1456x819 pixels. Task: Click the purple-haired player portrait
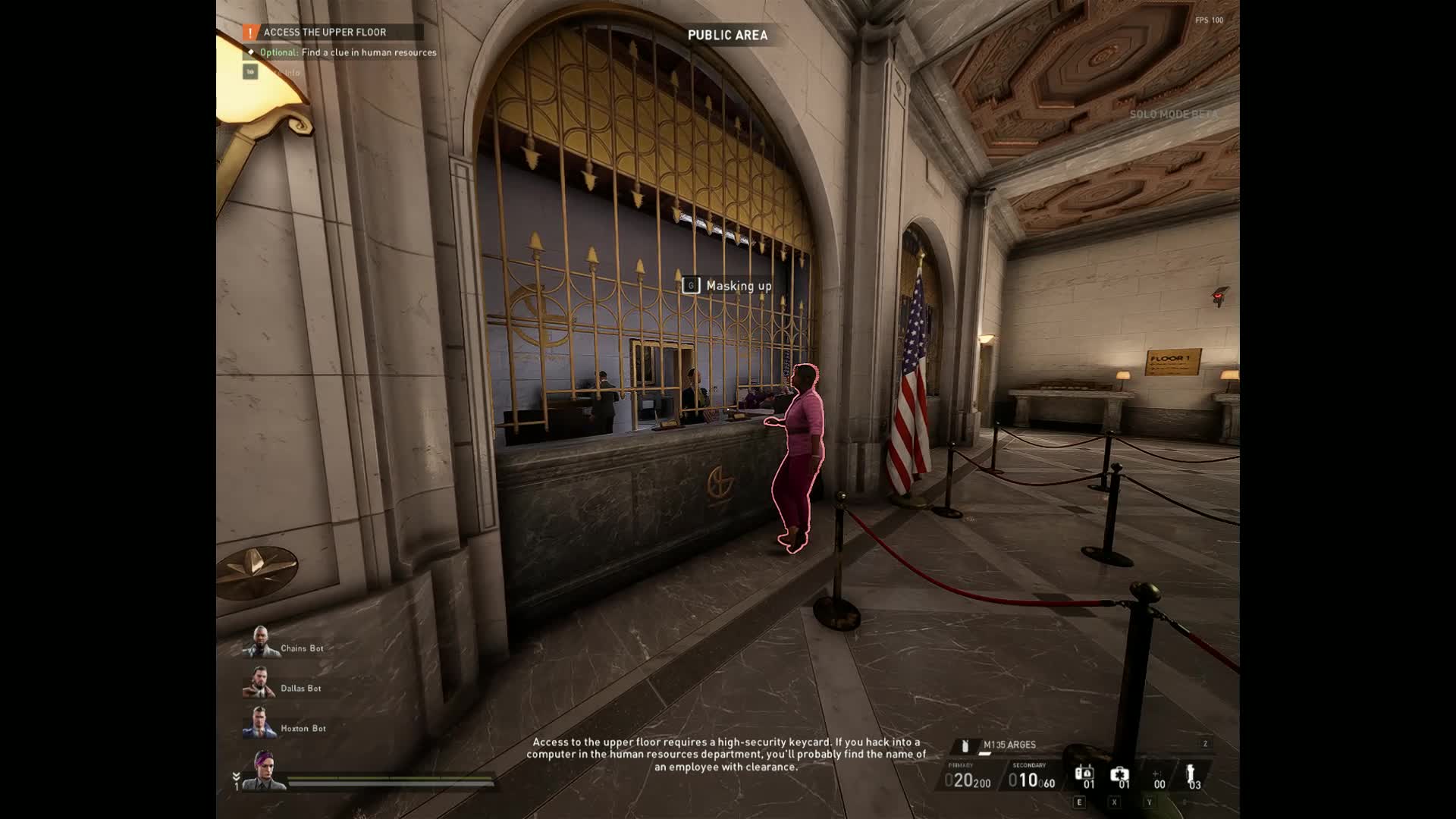click(265, 769)
